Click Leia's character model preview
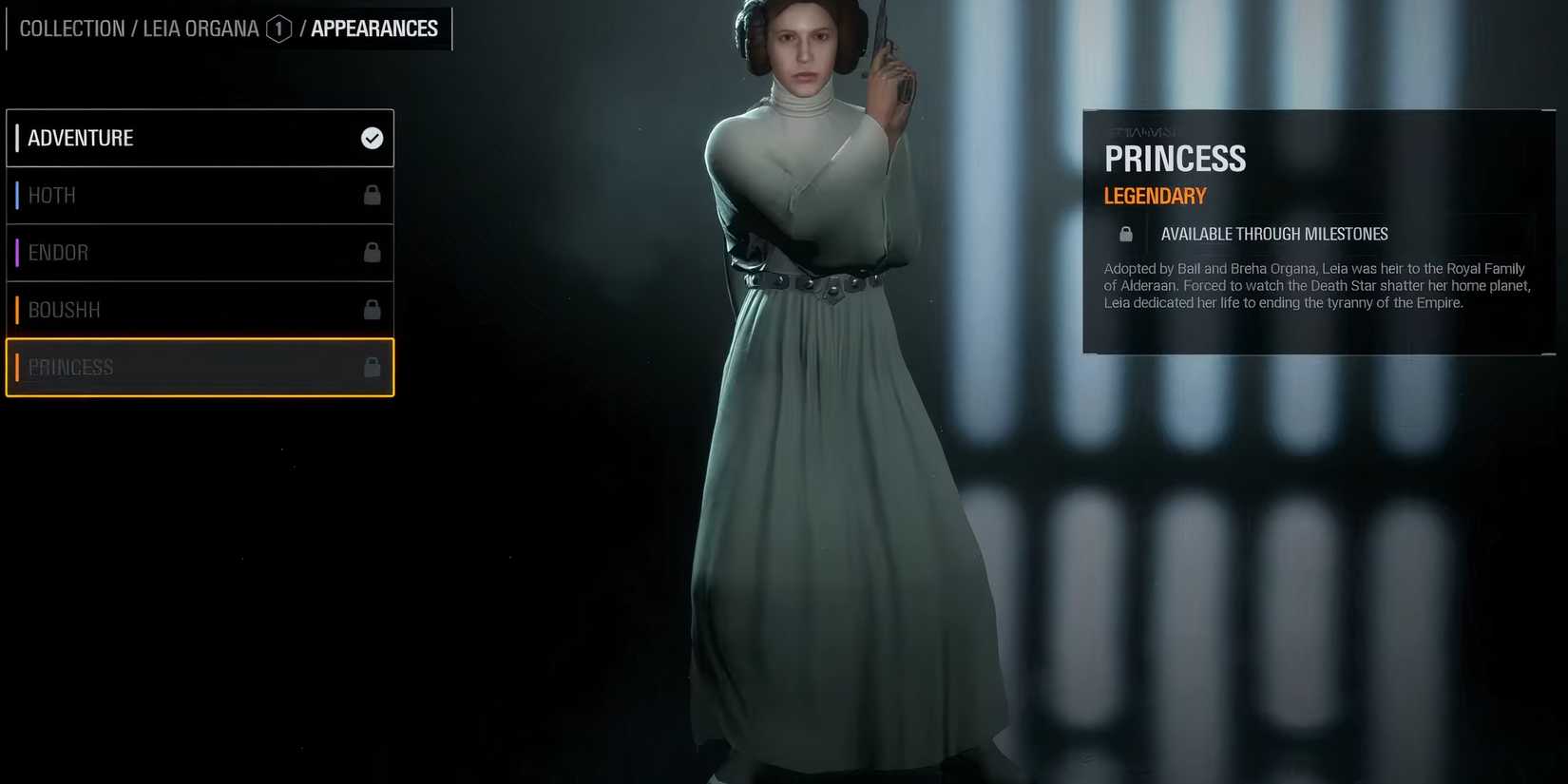 pyautogui.click(x=836, y=380)
